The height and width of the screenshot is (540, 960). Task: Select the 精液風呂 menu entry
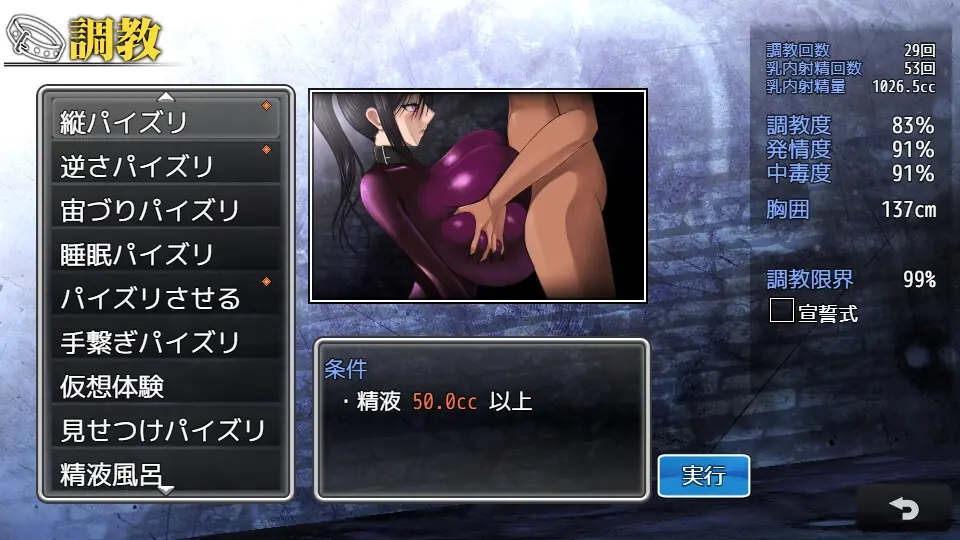pyautogui.click(x=165, y=472)
